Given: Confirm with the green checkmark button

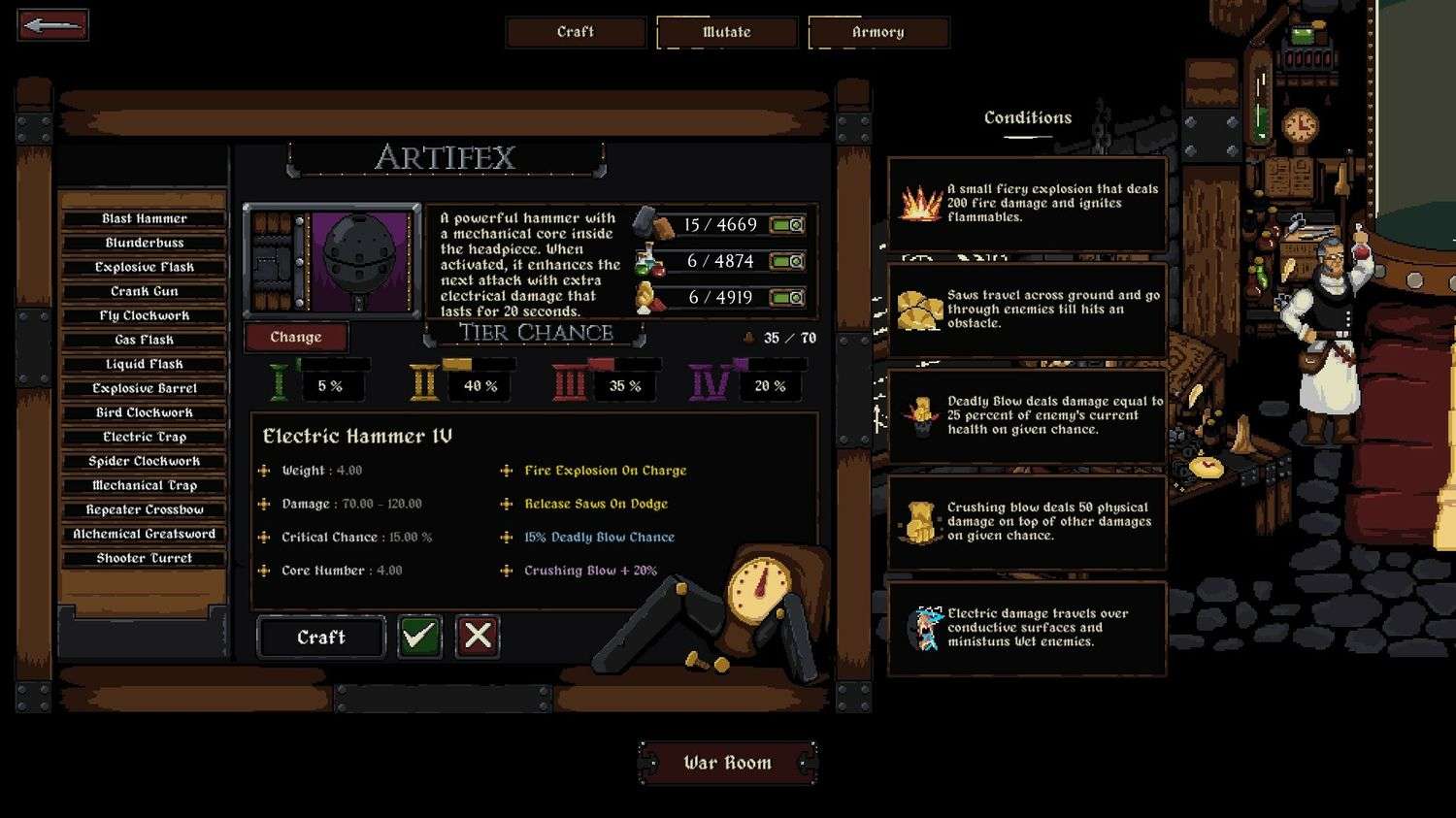Looking at the screenshot, I should point(419,637).
